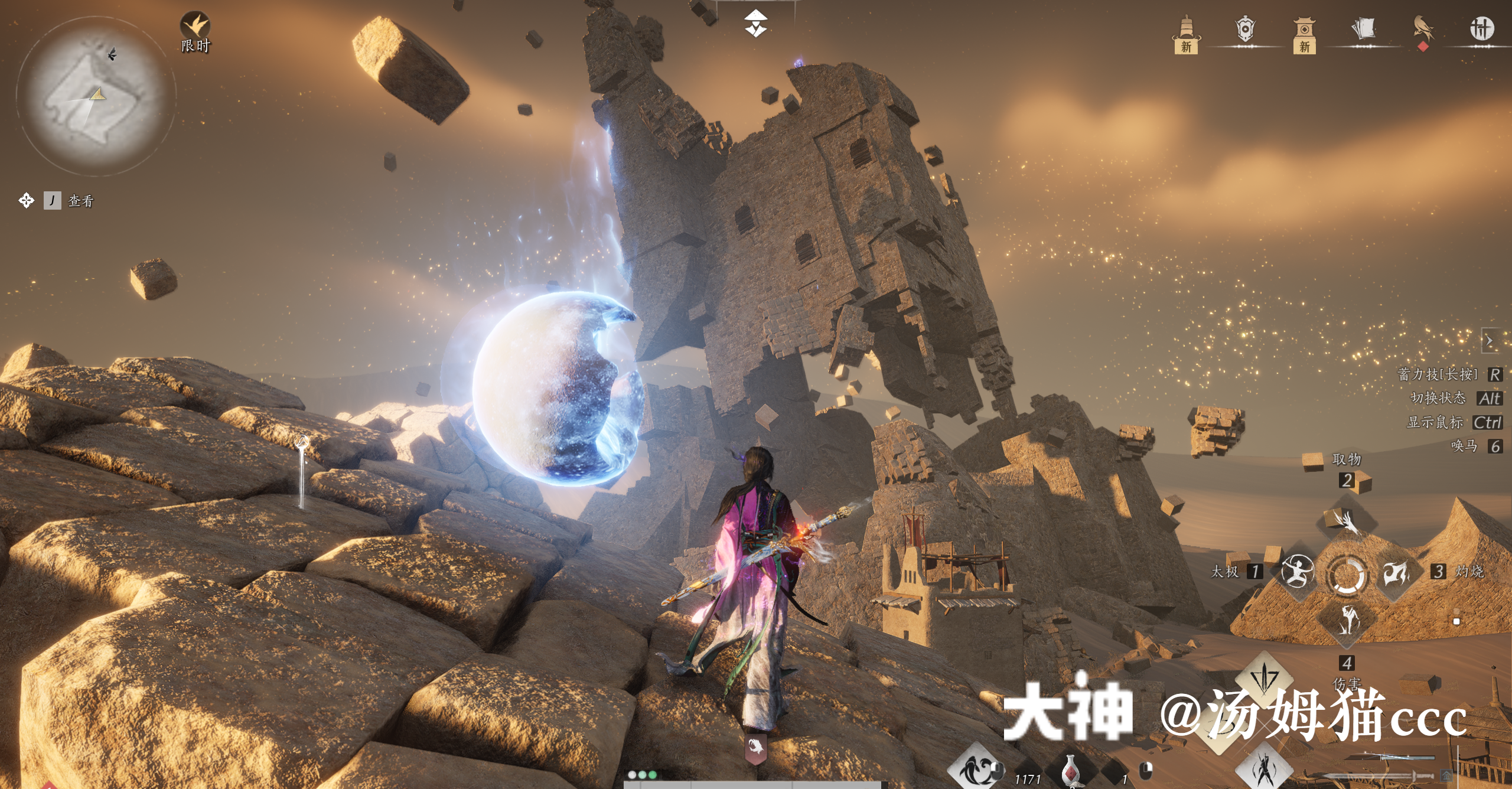Click the center ring of the skill wheel
1512x789 pixels.
[1347, 573]
